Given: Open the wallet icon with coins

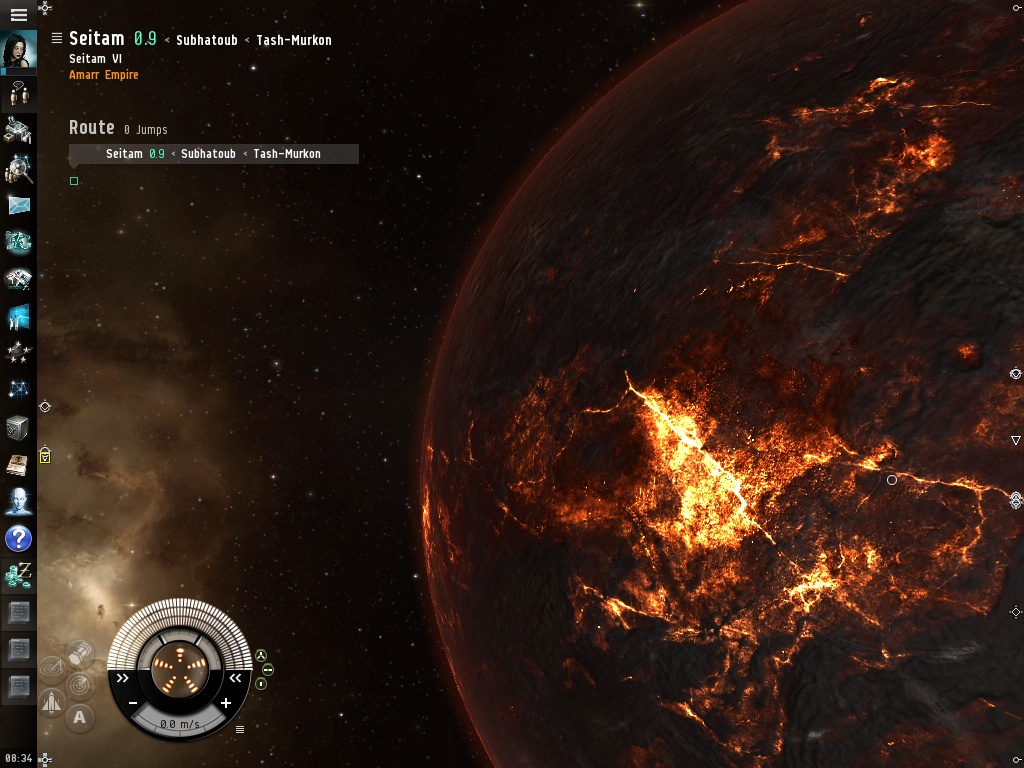Looking at the screenshot, I should pos(18,575).
